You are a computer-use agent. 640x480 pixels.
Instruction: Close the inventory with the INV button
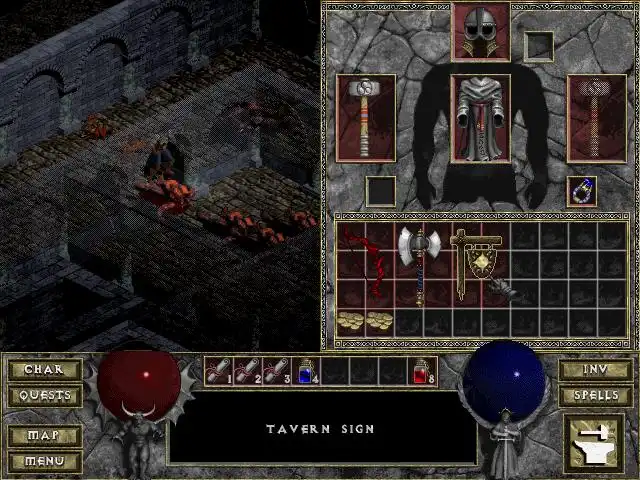point(594,370)
